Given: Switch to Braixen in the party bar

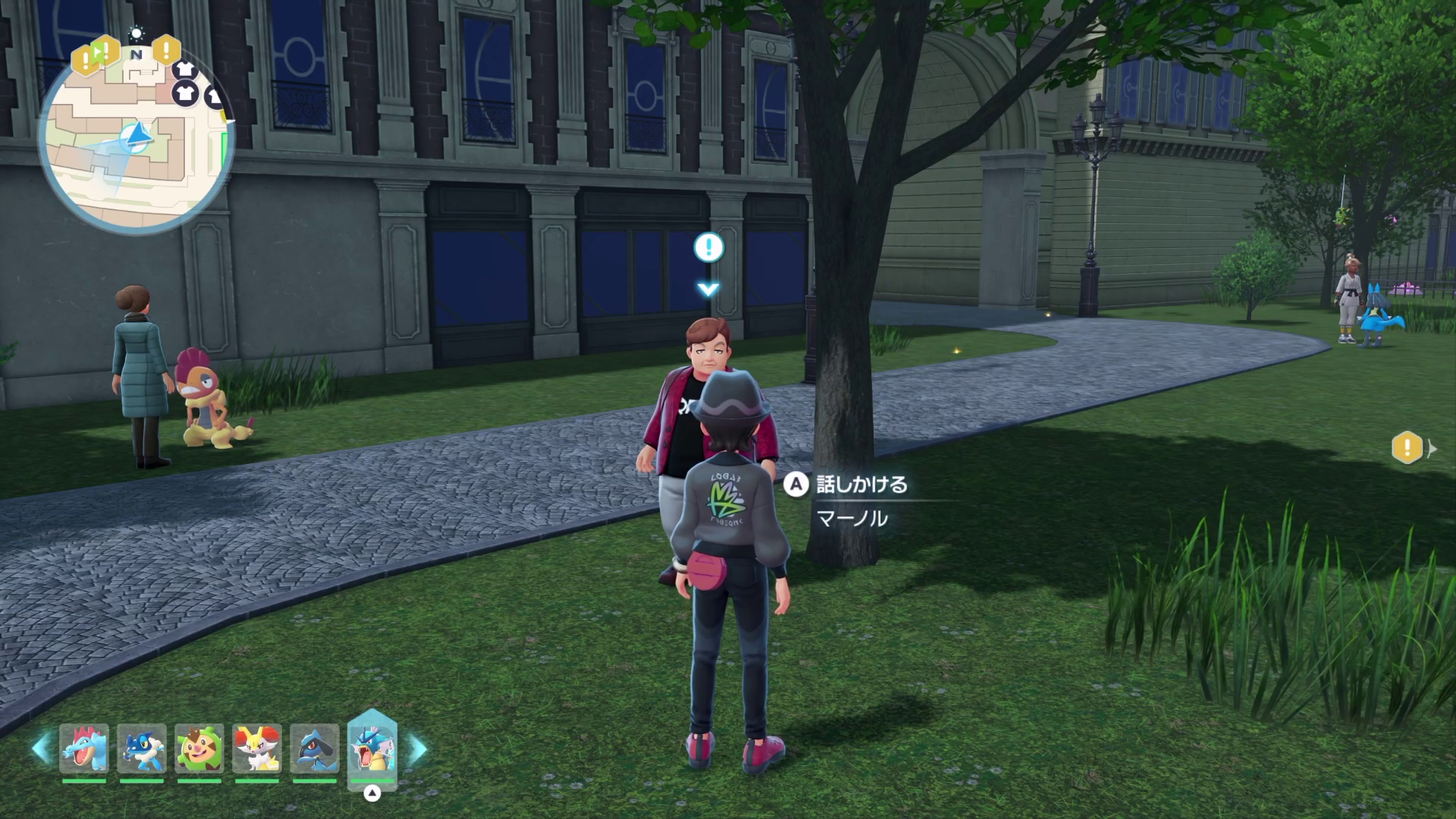Looking at the screenshot, I should pyautogui.click(x=256, y=748).
